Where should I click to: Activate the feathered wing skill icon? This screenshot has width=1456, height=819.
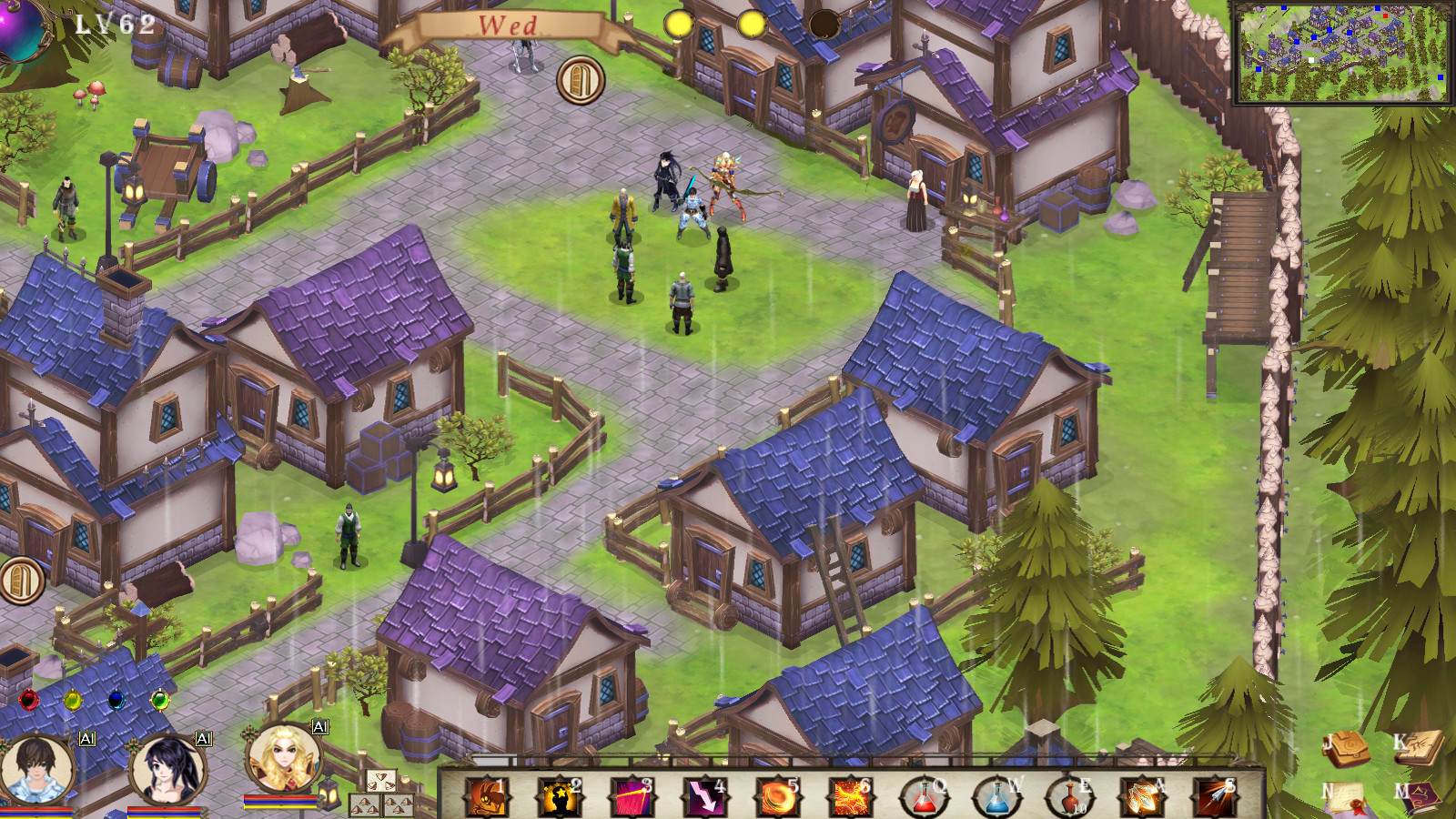coord(1141,797)
